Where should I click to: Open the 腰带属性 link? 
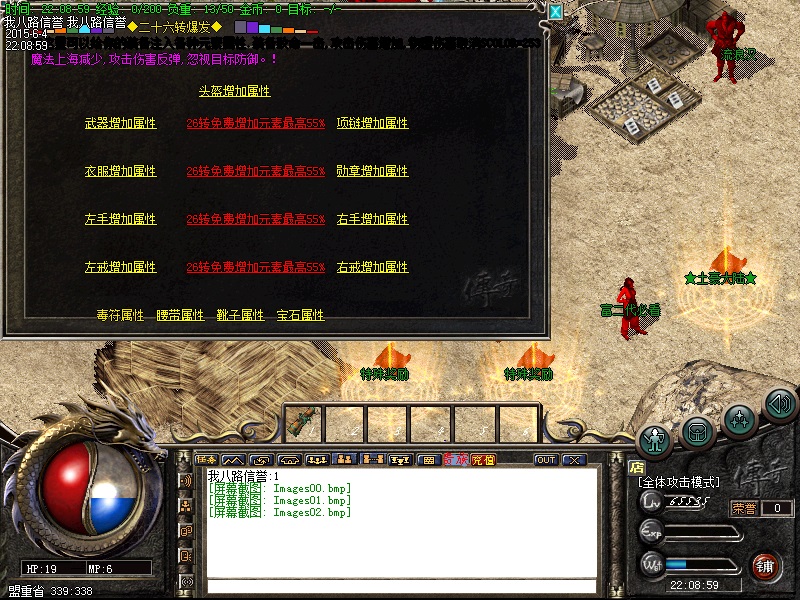click(x=181, y=315)
